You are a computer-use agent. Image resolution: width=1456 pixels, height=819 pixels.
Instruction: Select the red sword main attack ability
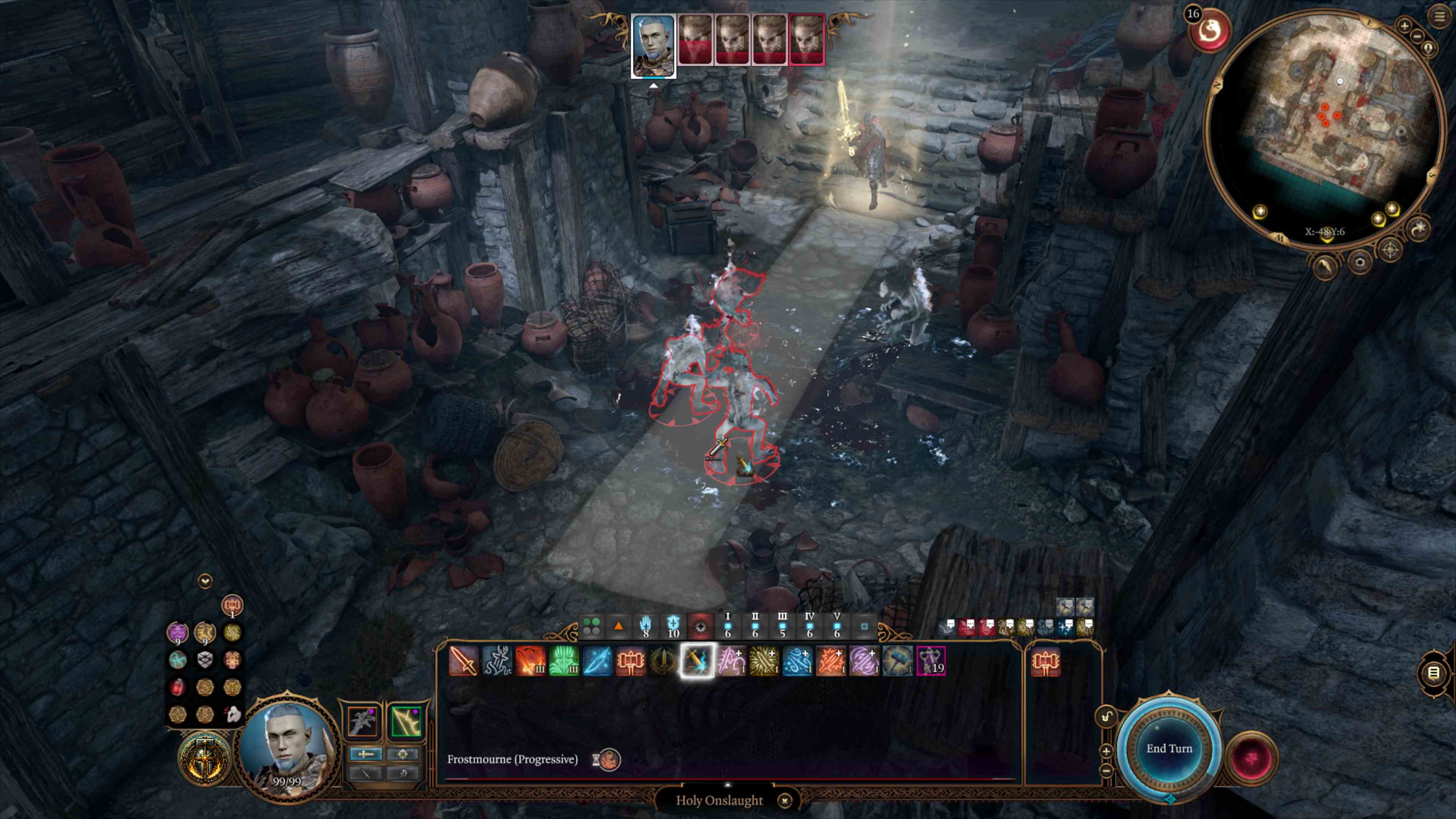pyautogui.click(x=463, y=661)
